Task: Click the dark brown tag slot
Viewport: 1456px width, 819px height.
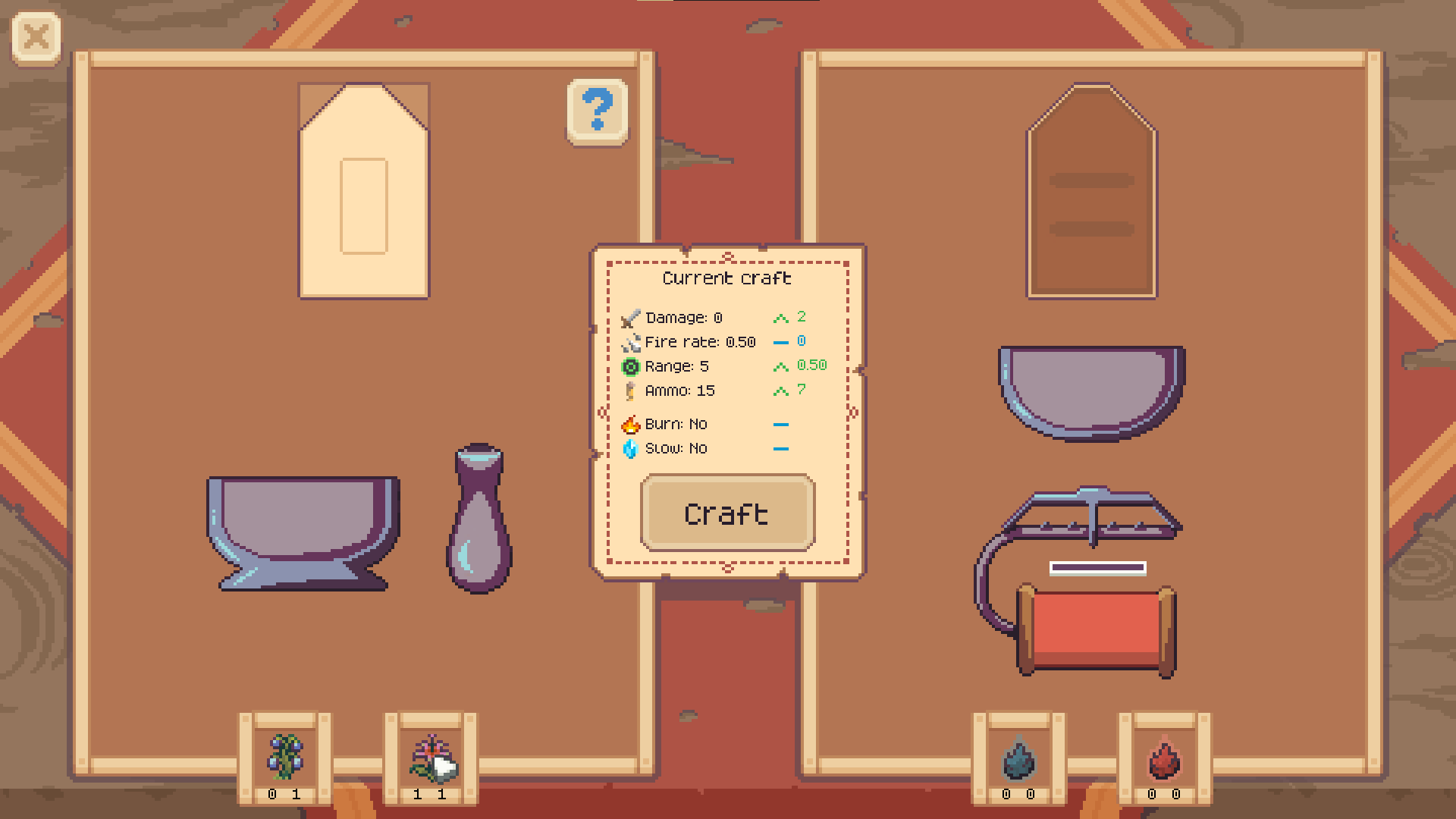Action: pyautogui.click(x=1091, y=191)
